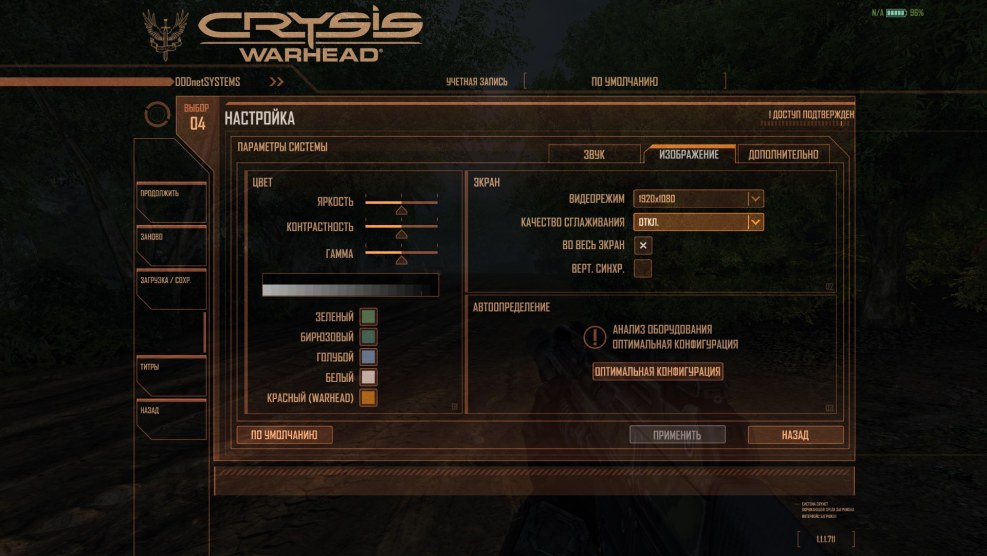Set the ГАММА slider
Screen dimensions: 987x556
(x=401, y=256)
